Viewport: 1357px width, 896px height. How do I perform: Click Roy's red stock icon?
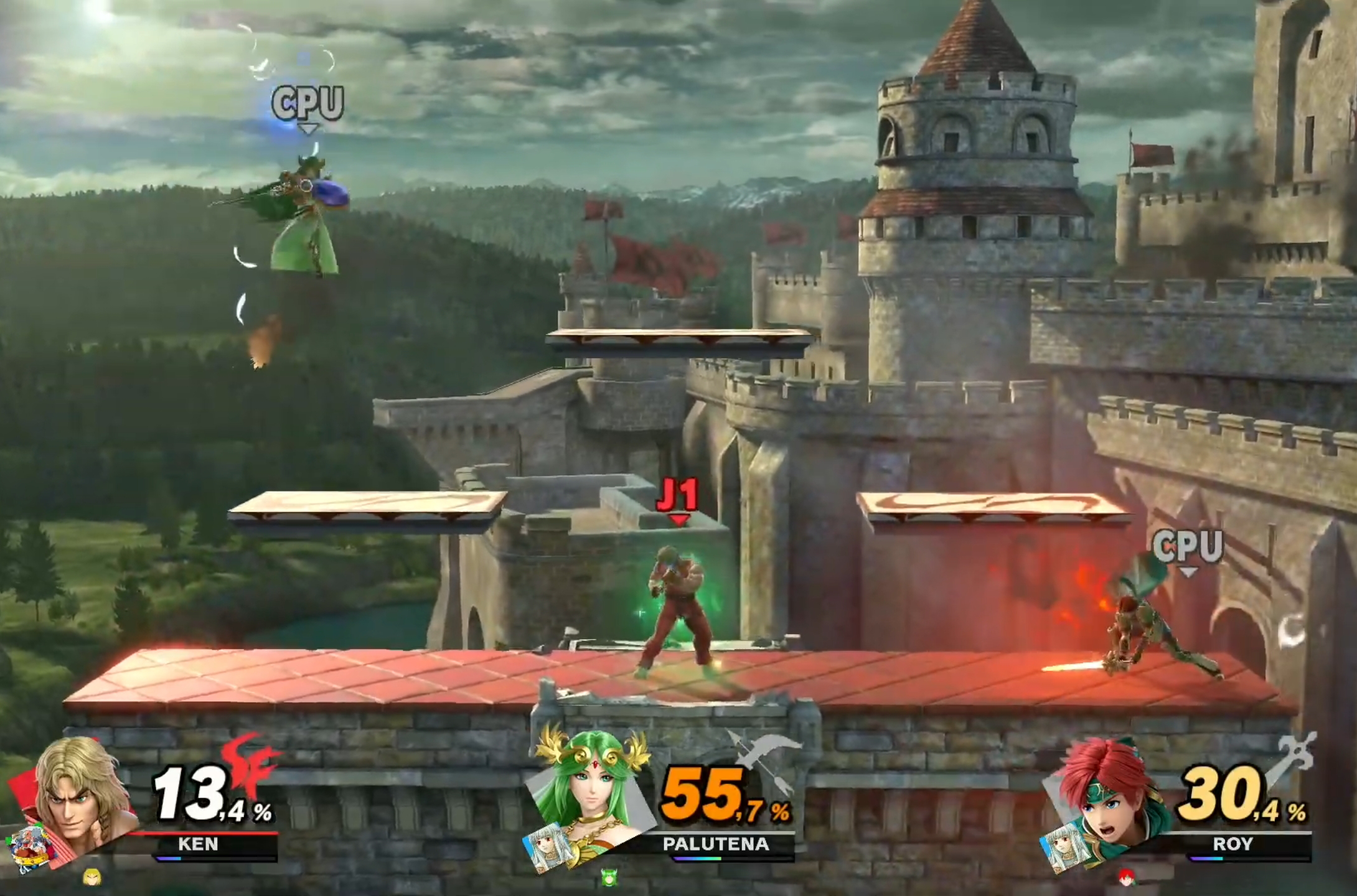pos(1126,877)
